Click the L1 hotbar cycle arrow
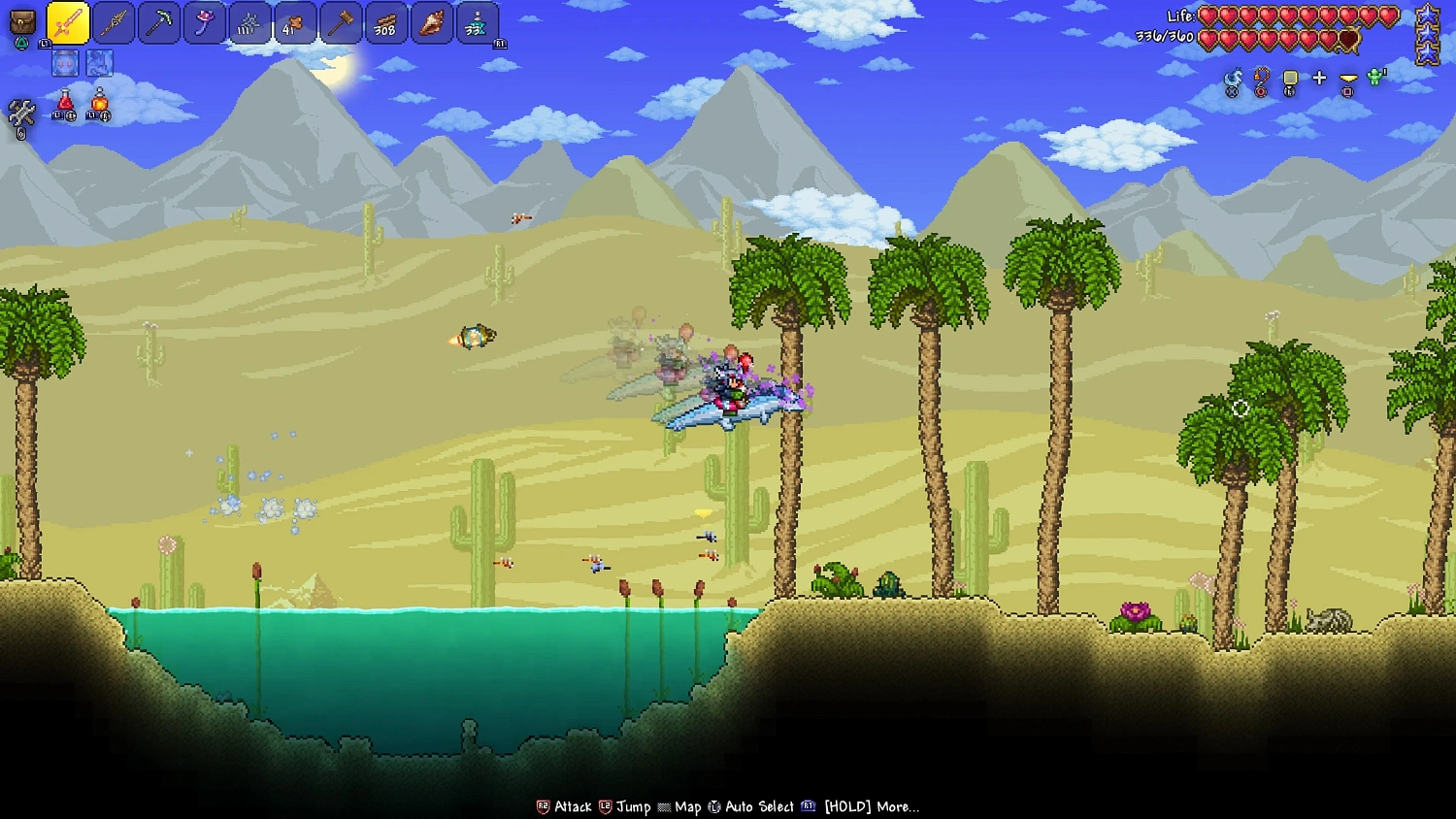The image size is (1456, 819). (44, 44)
